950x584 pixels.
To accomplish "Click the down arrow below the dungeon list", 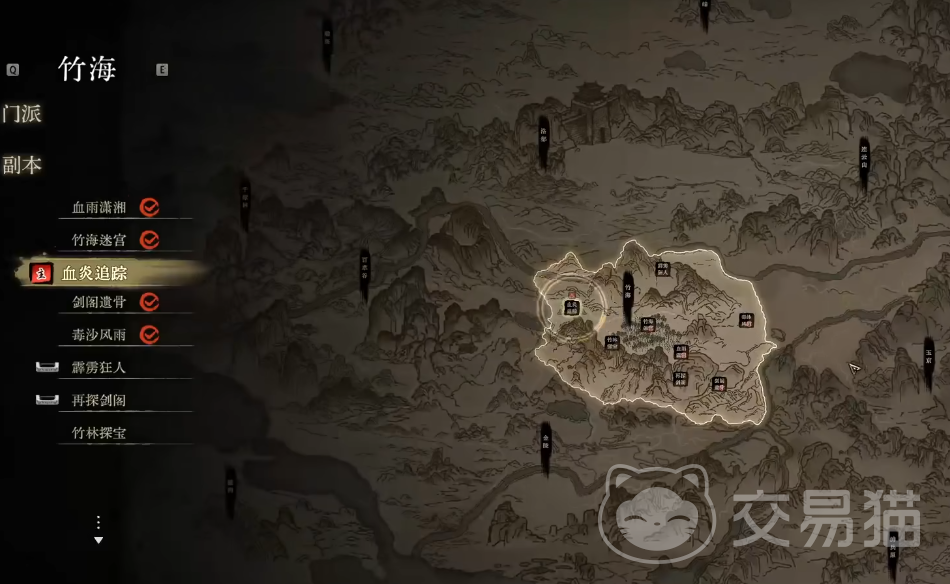I will [98, 540].
